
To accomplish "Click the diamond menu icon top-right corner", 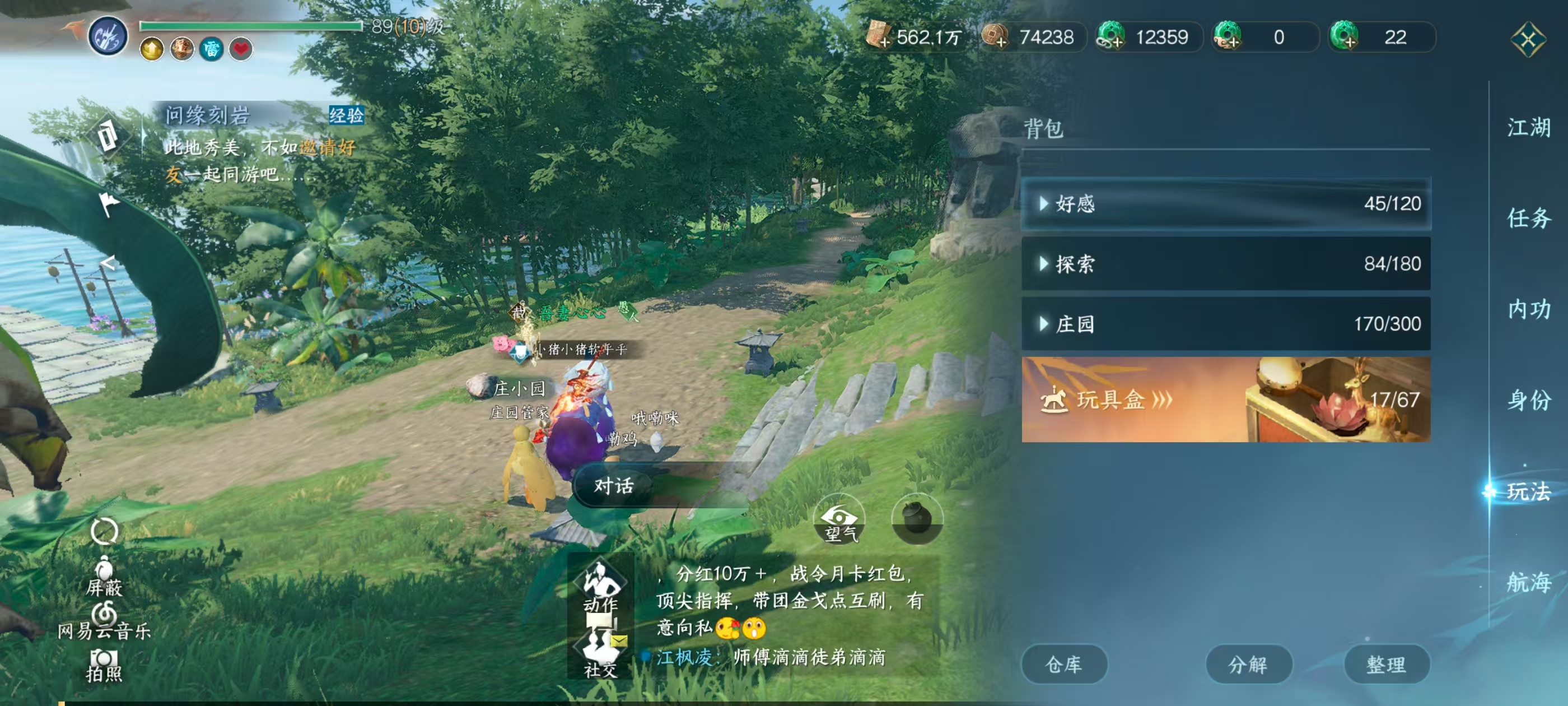I will [1528, 40].
